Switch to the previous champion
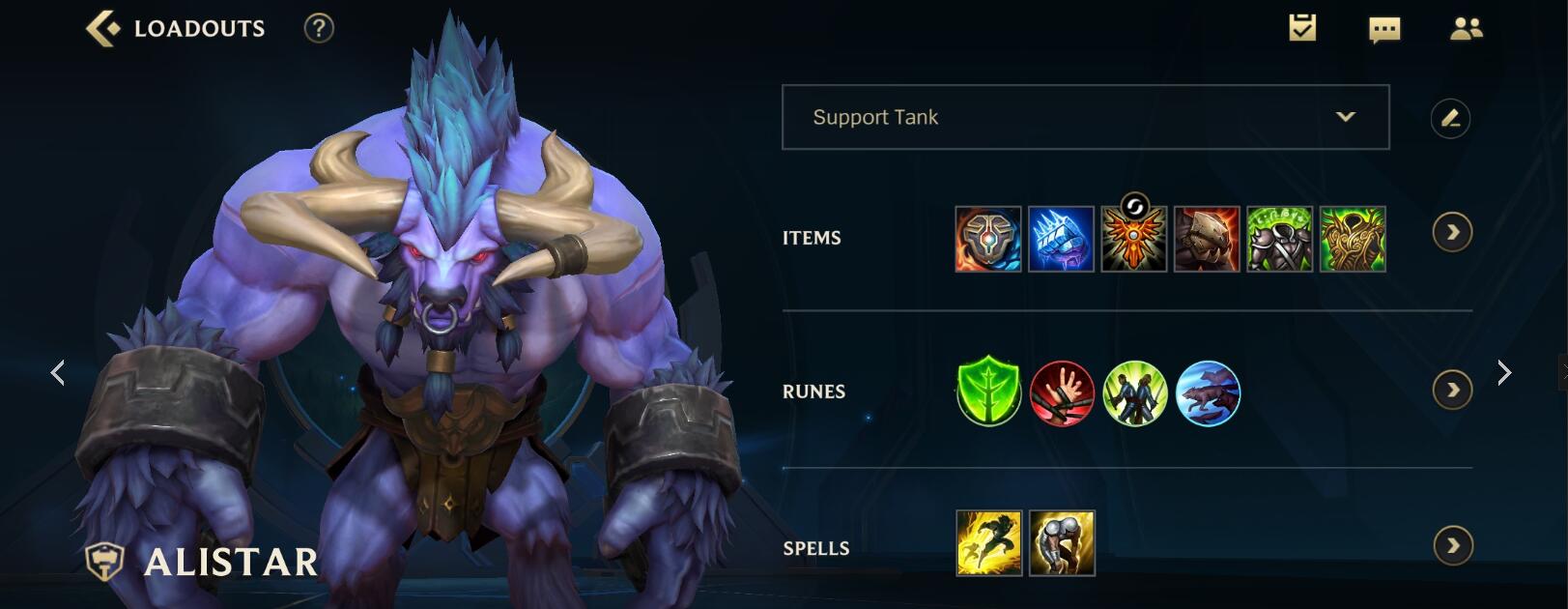Image resolution: width=1568 pixels, height=609 pixels. tap(58, 372)
